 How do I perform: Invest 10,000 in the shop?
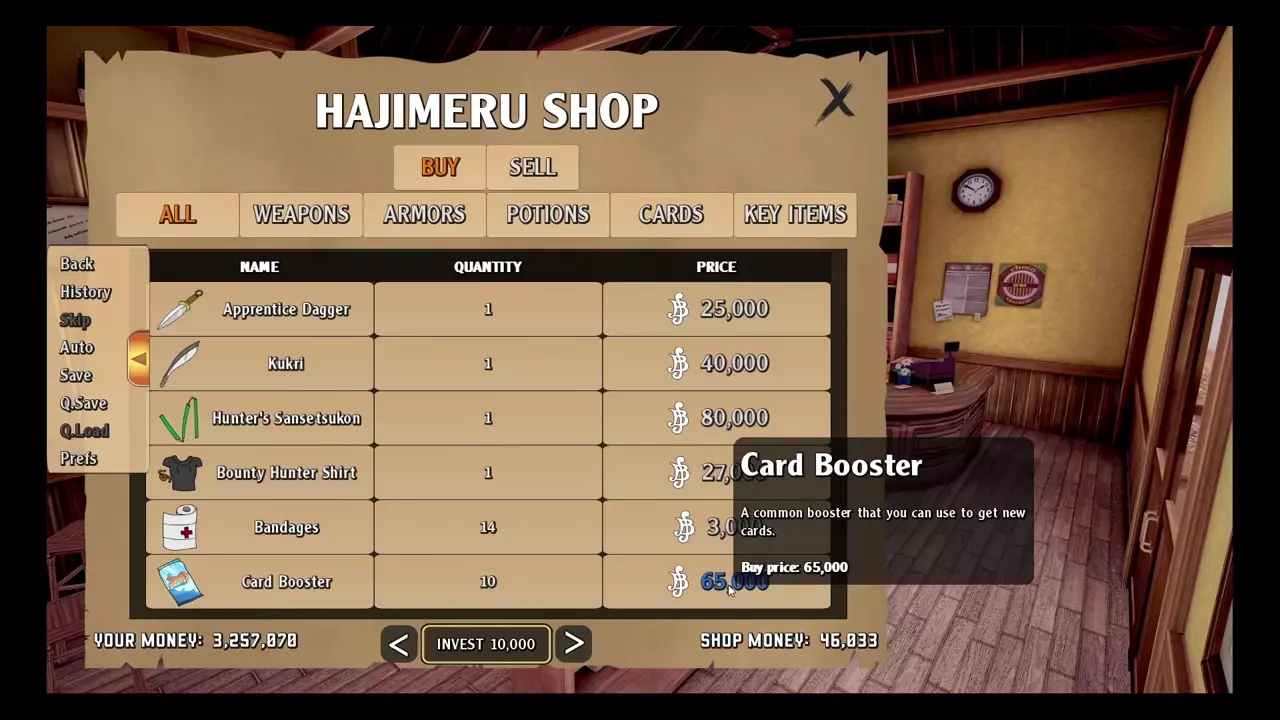[485, 644]
